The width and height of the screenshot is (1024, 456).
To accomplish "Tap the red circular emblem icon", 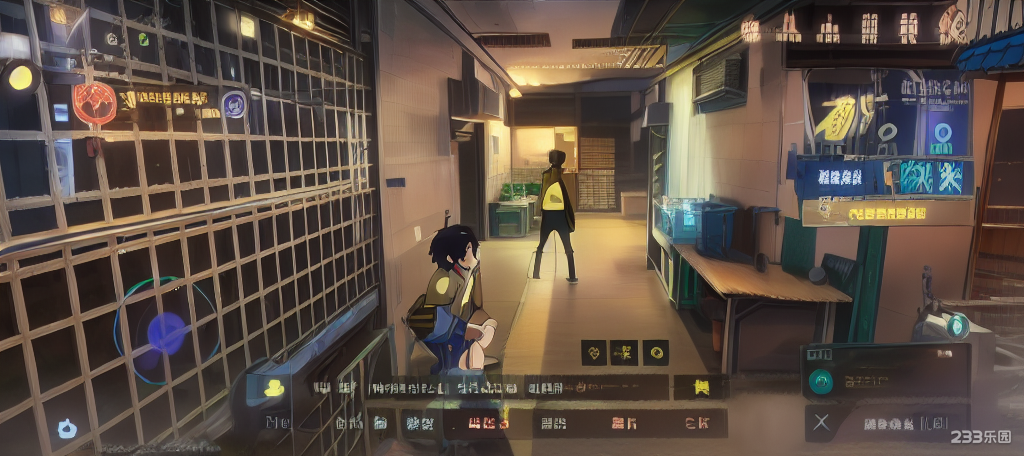I will point(94,102).
